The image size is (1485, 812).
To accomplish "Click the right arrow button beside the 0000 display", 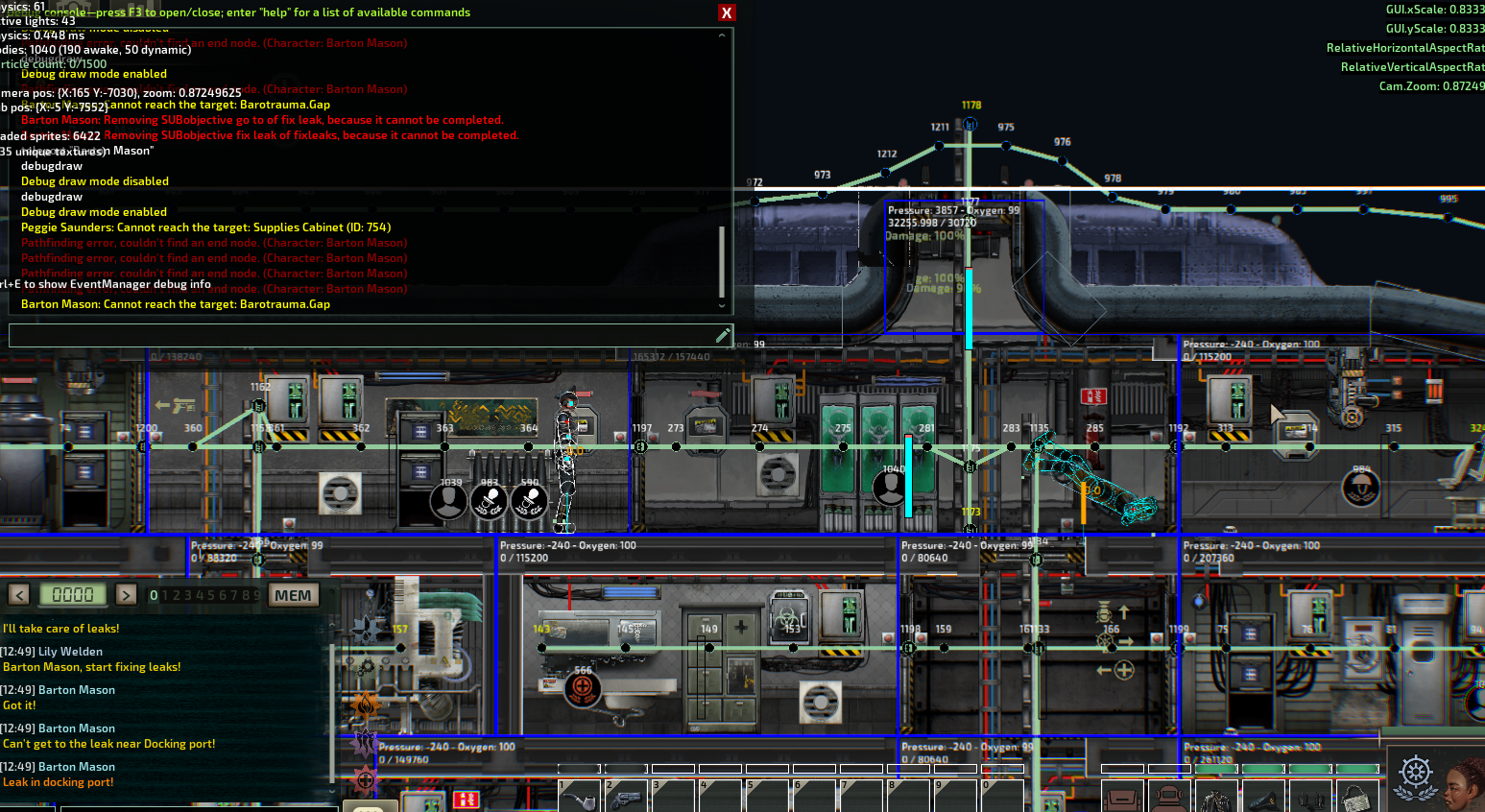I will pyautogui.click(x=126, y=595).
